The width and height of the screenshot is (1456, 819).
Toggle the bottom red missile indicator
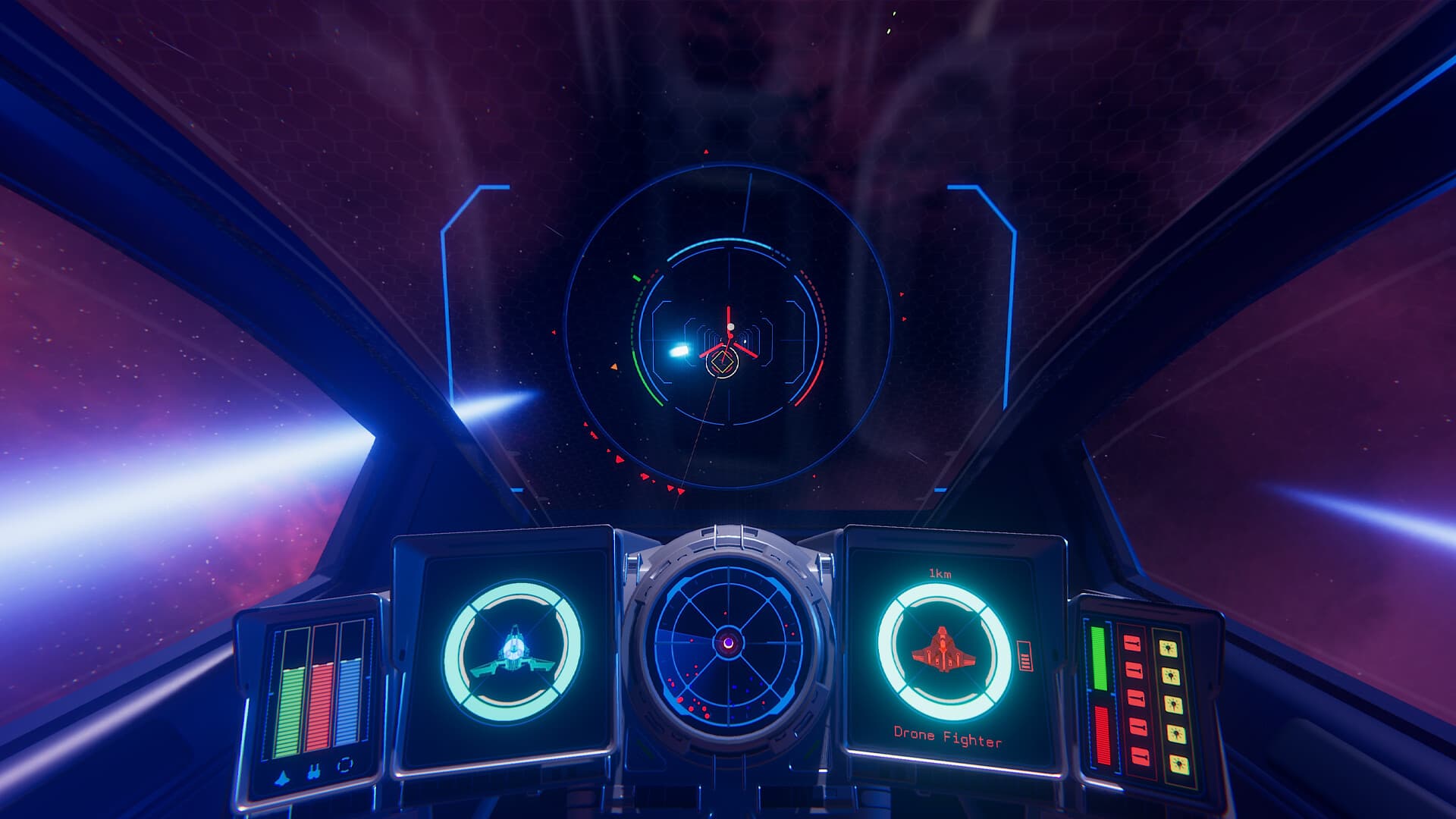1140,757
